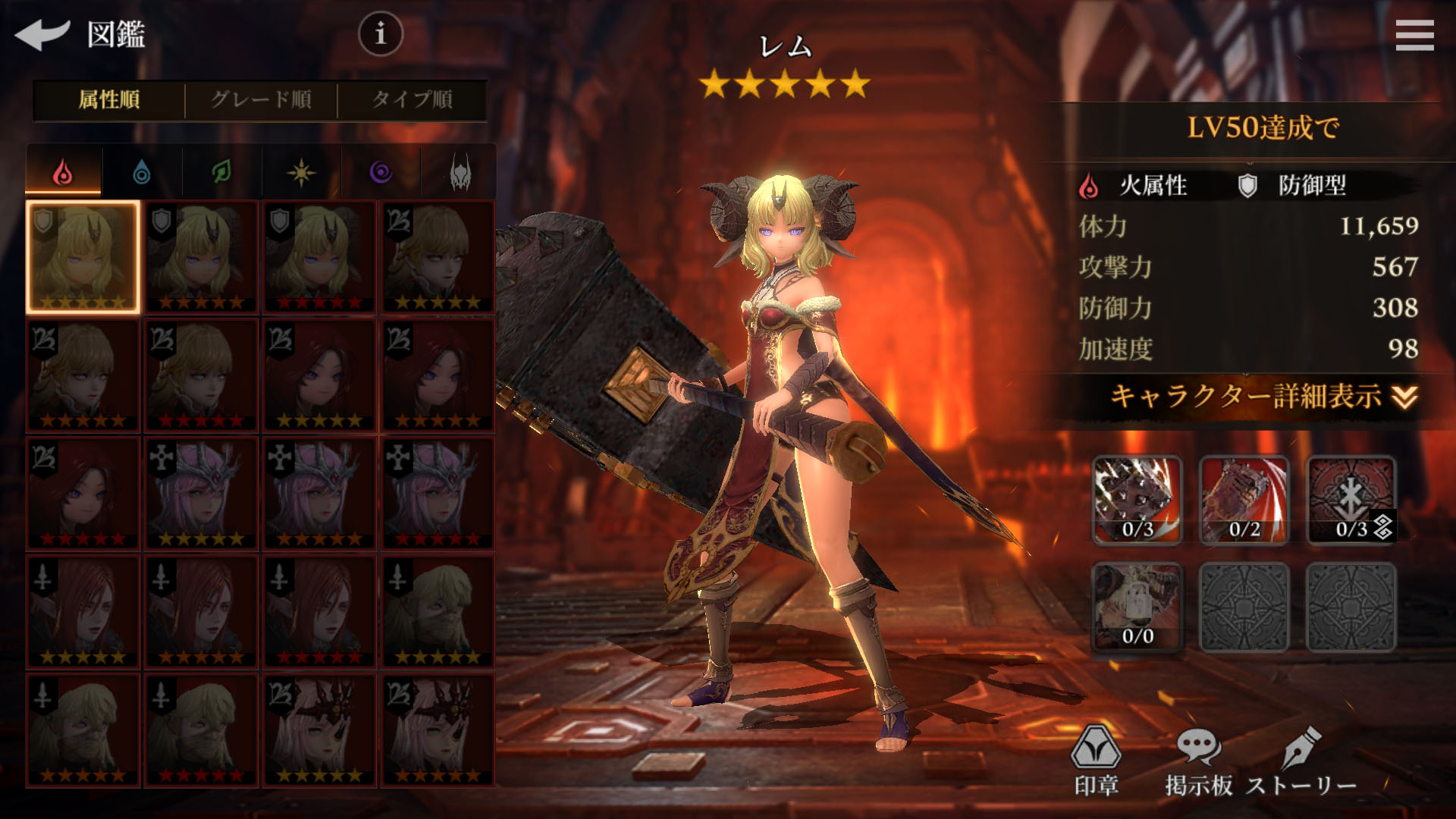Viewport: 1456px width, 819px height.
Task: Open the hamburger menu
Action: click(x=1414, y=35)
